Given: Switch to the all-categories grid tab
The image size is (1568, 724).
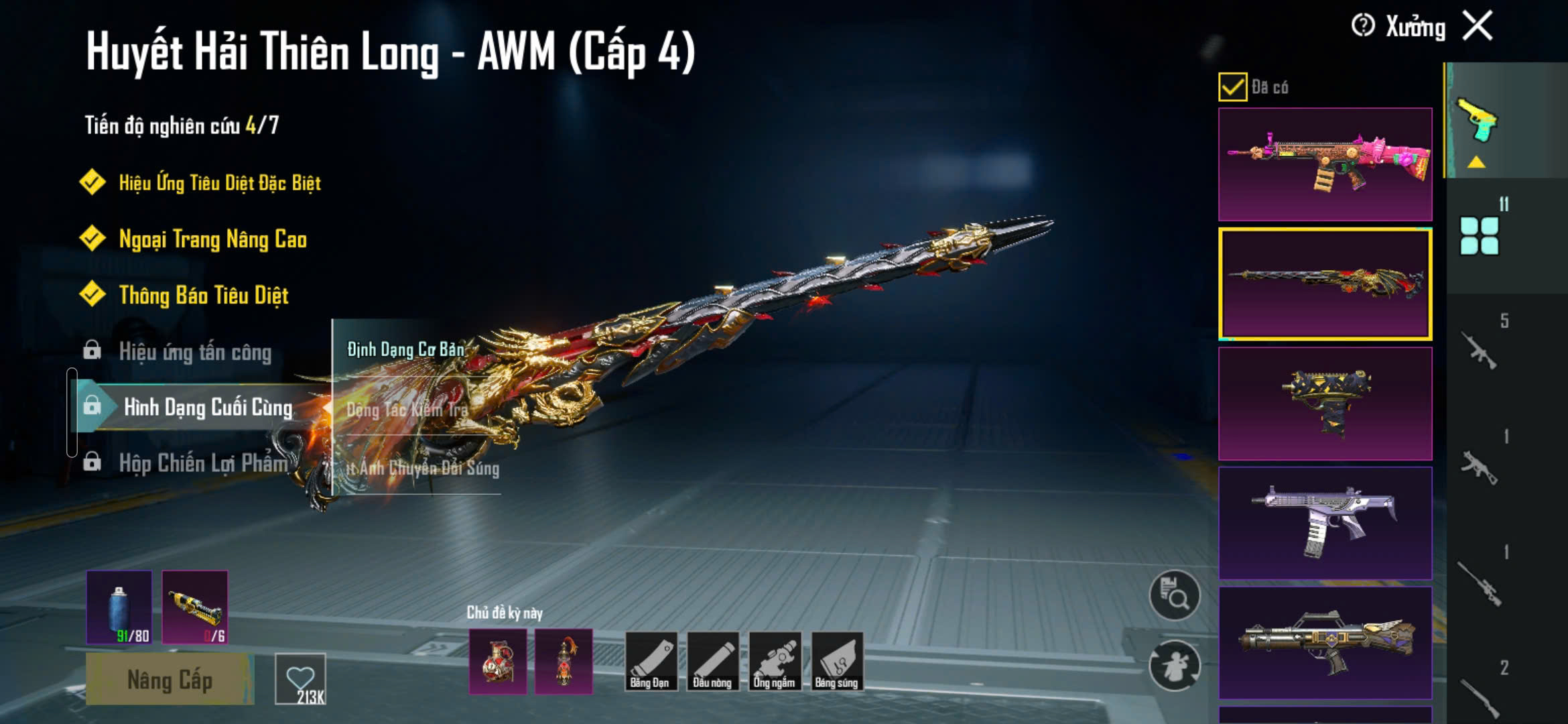Looking at the screenshot, I should click(1480, 235).
